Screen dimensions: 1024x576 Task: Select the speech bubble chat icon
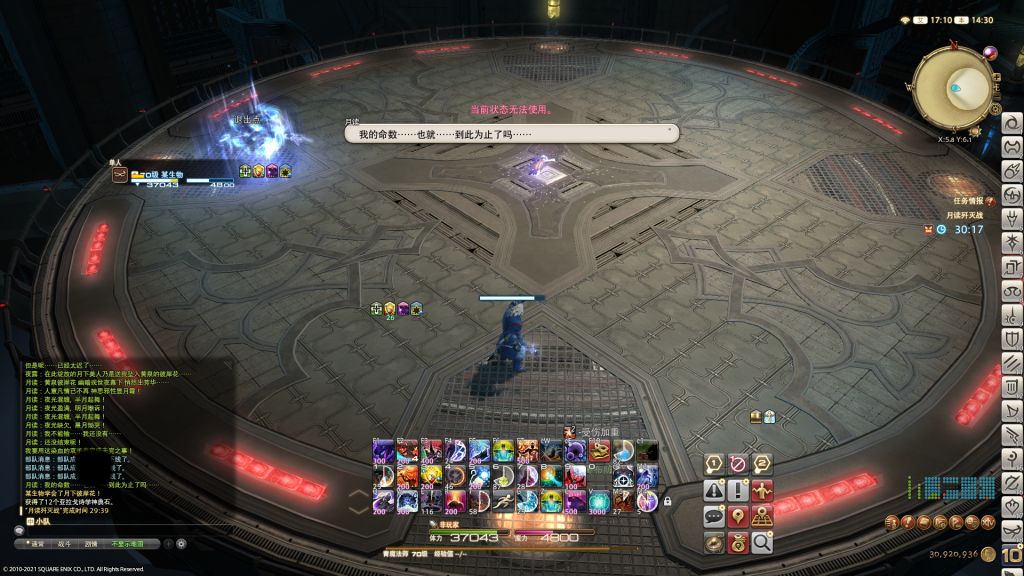(714, 517)
